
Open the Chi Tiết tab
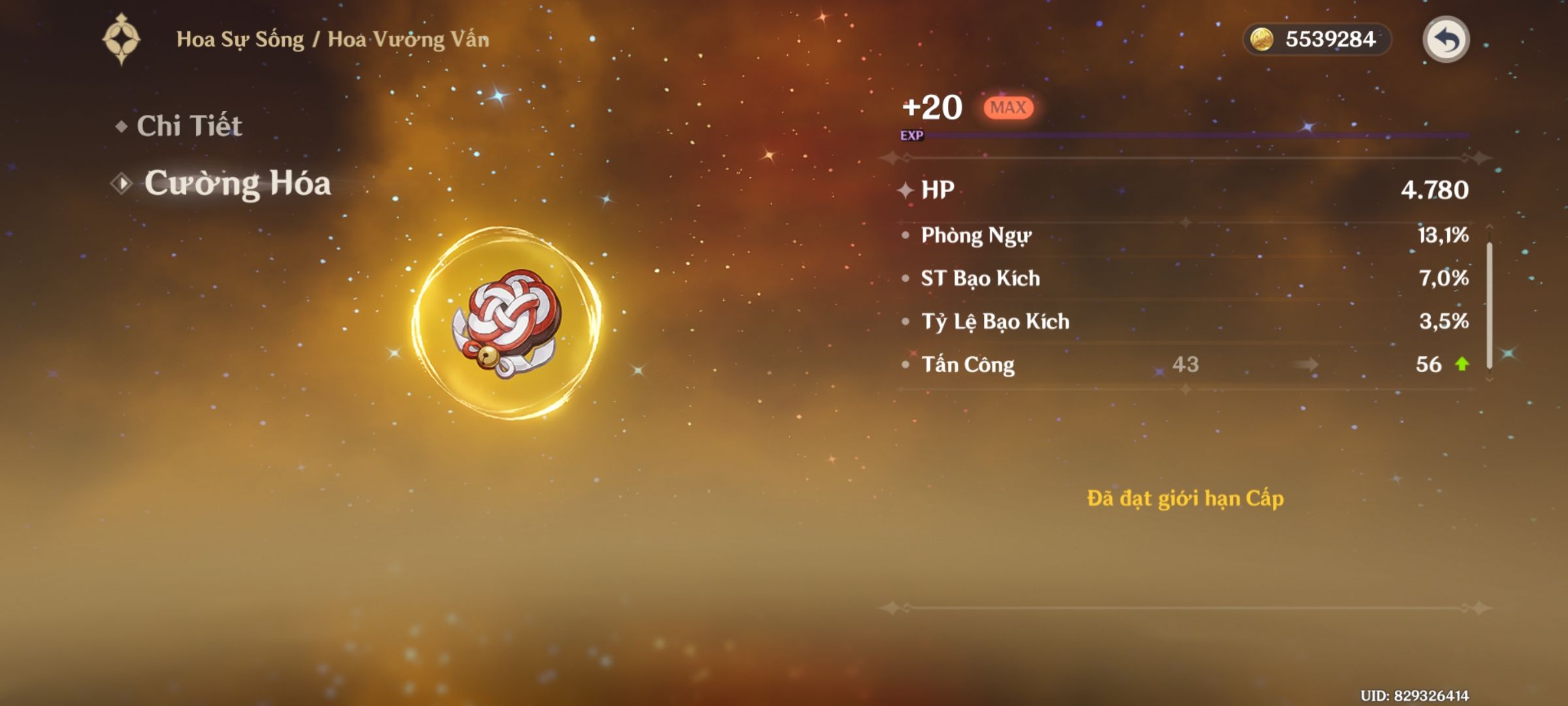189,127
